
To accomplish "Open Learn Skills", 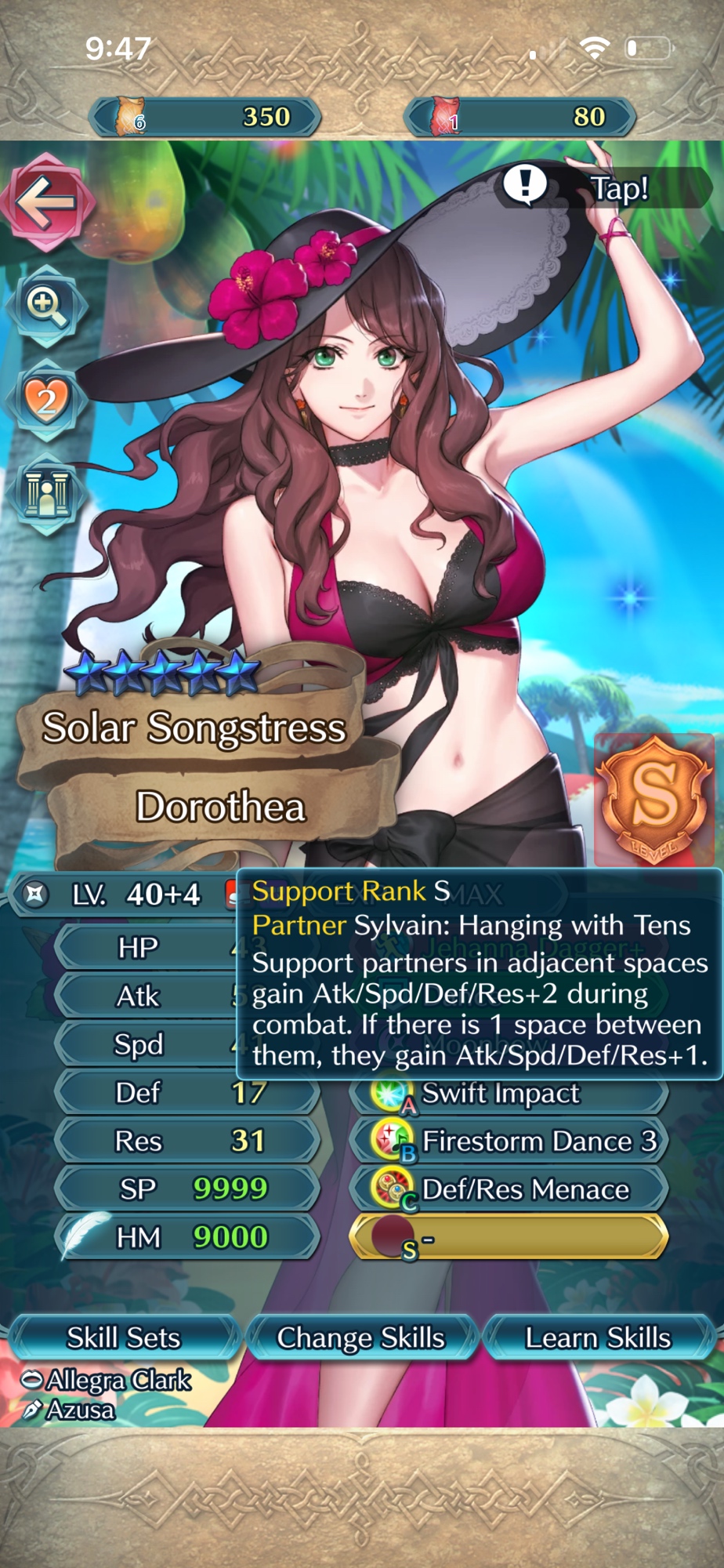I will tap(599, 1338).
